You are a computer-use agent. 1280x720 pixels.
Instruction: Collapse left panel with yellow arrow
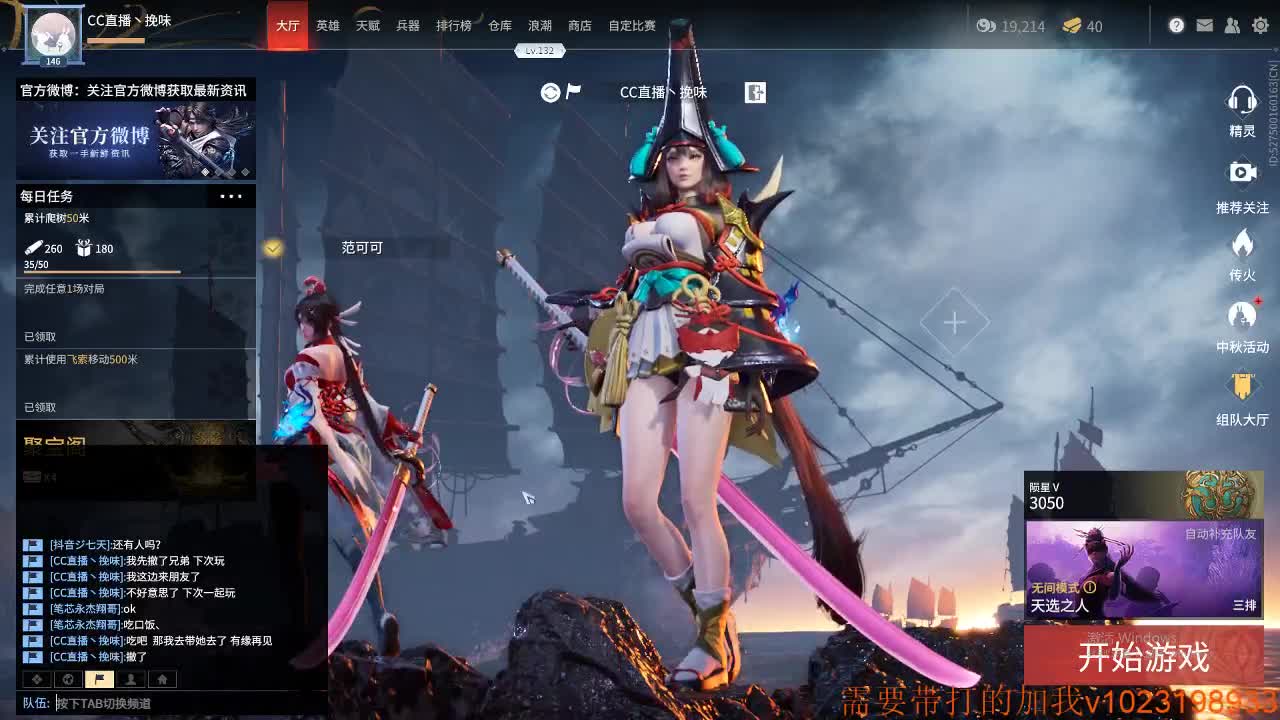pyautogui.click(x=272, y=249)
